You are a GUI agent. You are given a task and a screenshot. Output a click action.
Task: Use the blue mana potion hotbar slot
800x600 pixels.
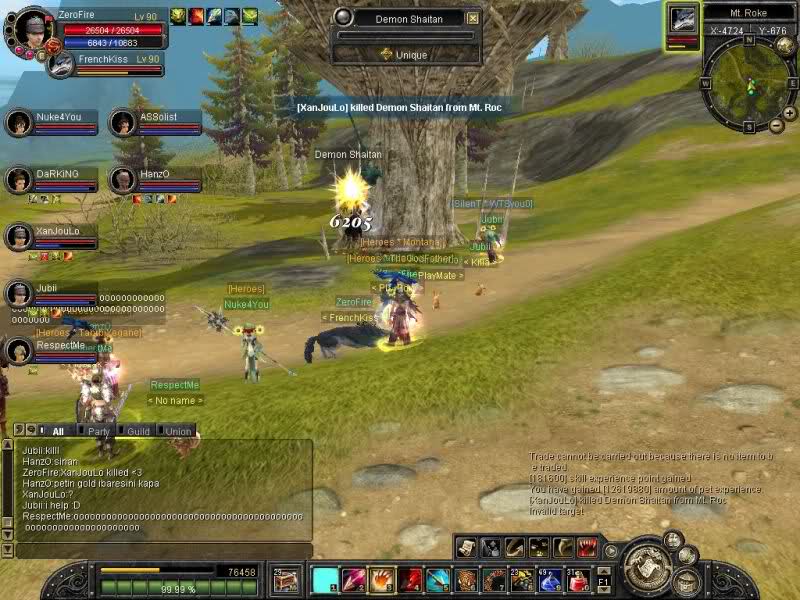pyautogui.click(x=550, y=579)
